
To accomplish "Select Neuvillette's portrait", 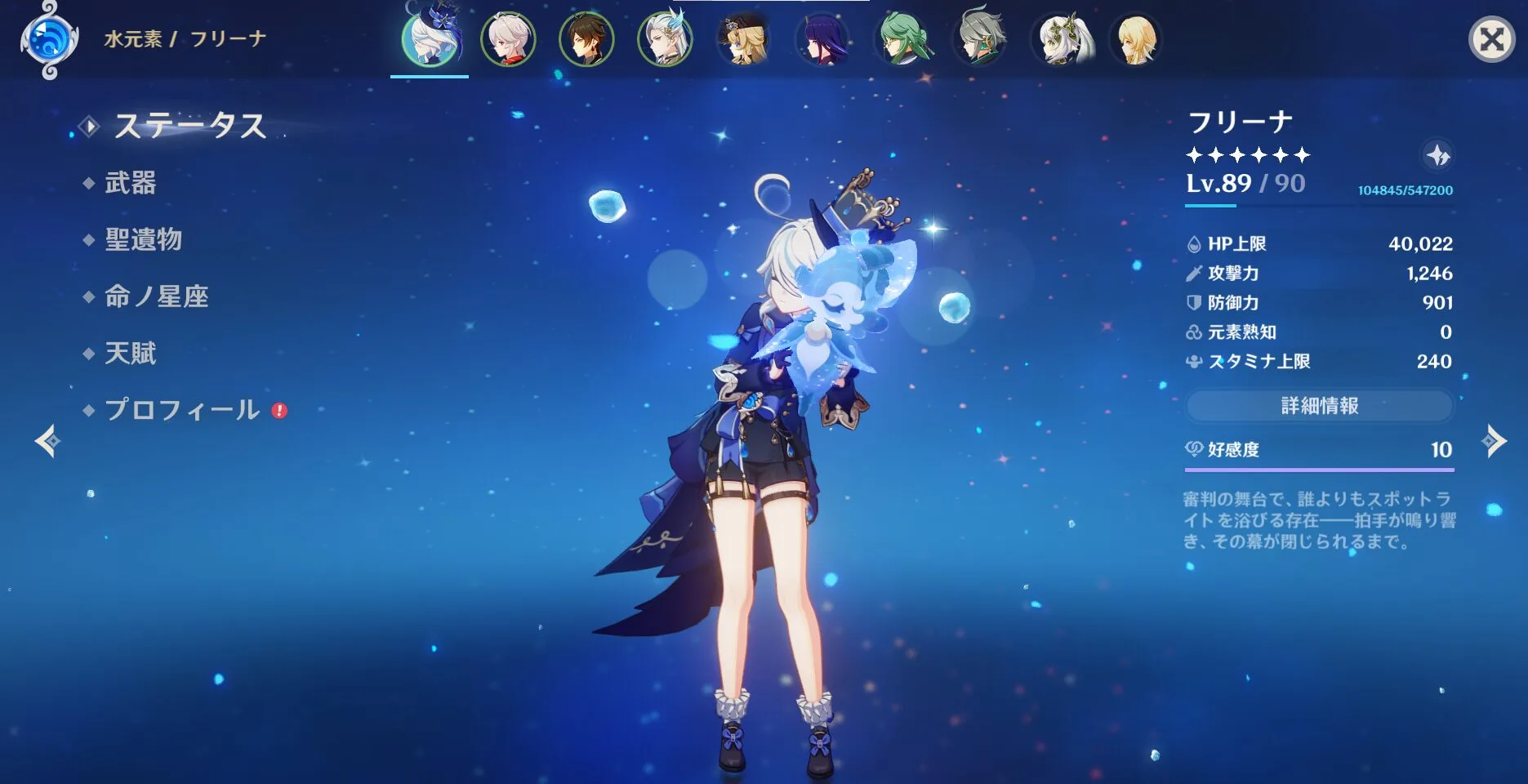I will pyautogui.click(x=665, y=39).
